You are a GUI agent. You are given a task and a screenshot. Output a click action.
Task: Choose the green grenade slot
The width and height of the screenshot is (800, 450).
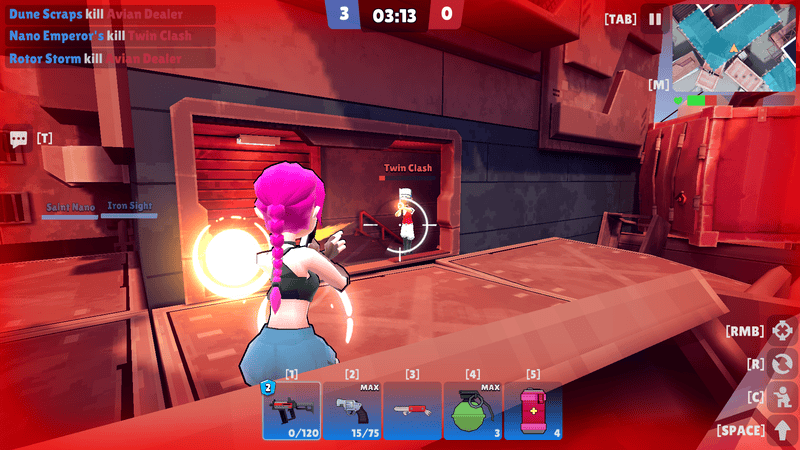coord(472,410)
